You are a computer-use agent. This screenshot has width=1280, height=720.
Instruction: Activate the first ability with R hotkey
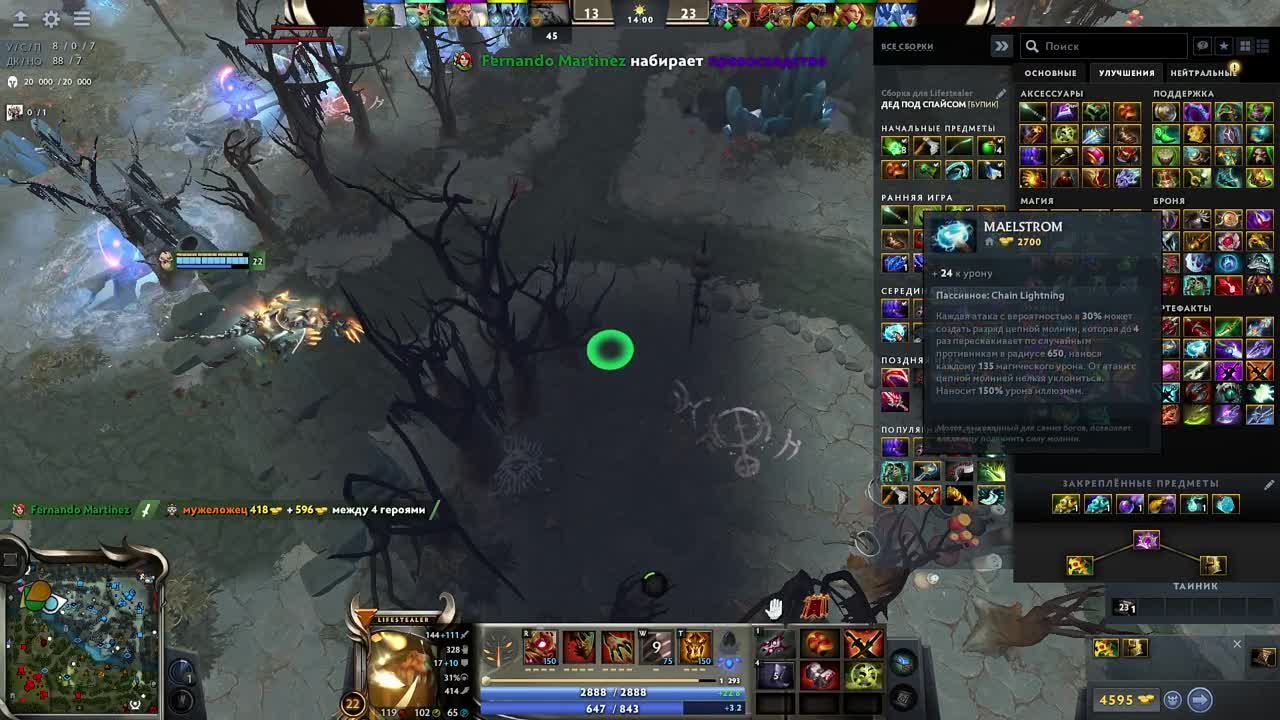coord(540,648)
